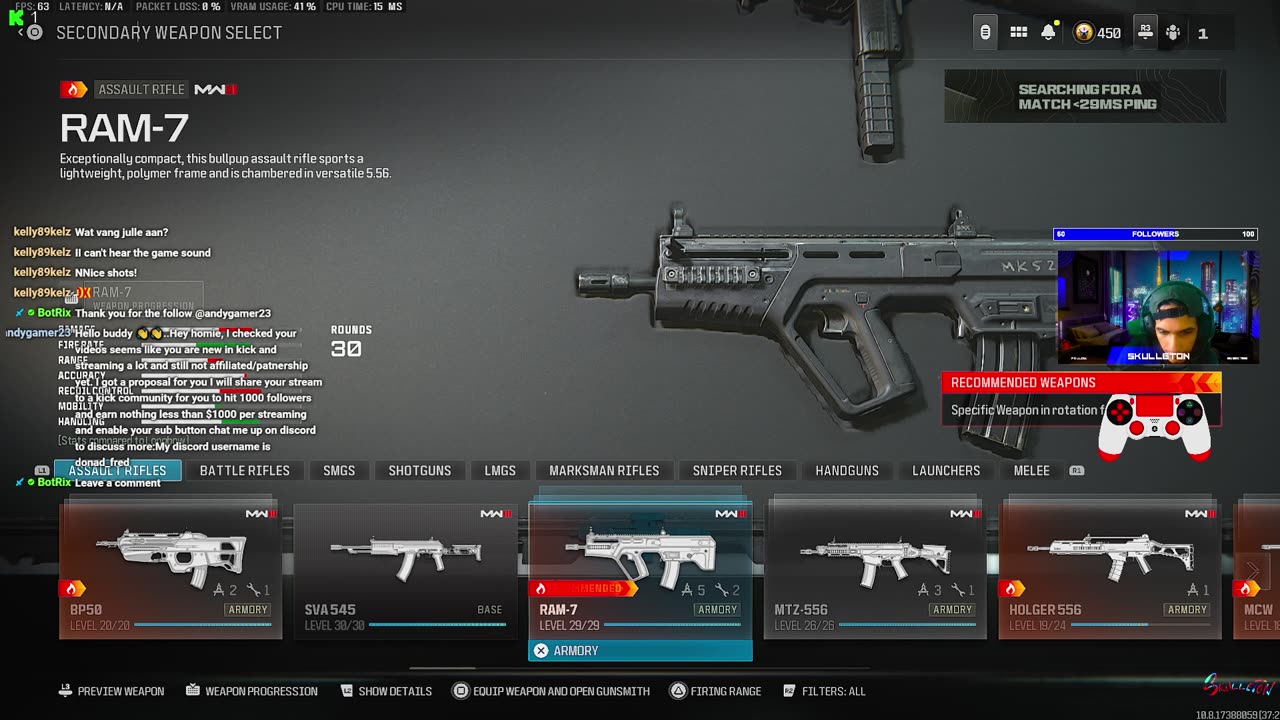This screenshot has width=1280, height=720.
Task: Open the grid menu icon
Action: [1018, 33]
